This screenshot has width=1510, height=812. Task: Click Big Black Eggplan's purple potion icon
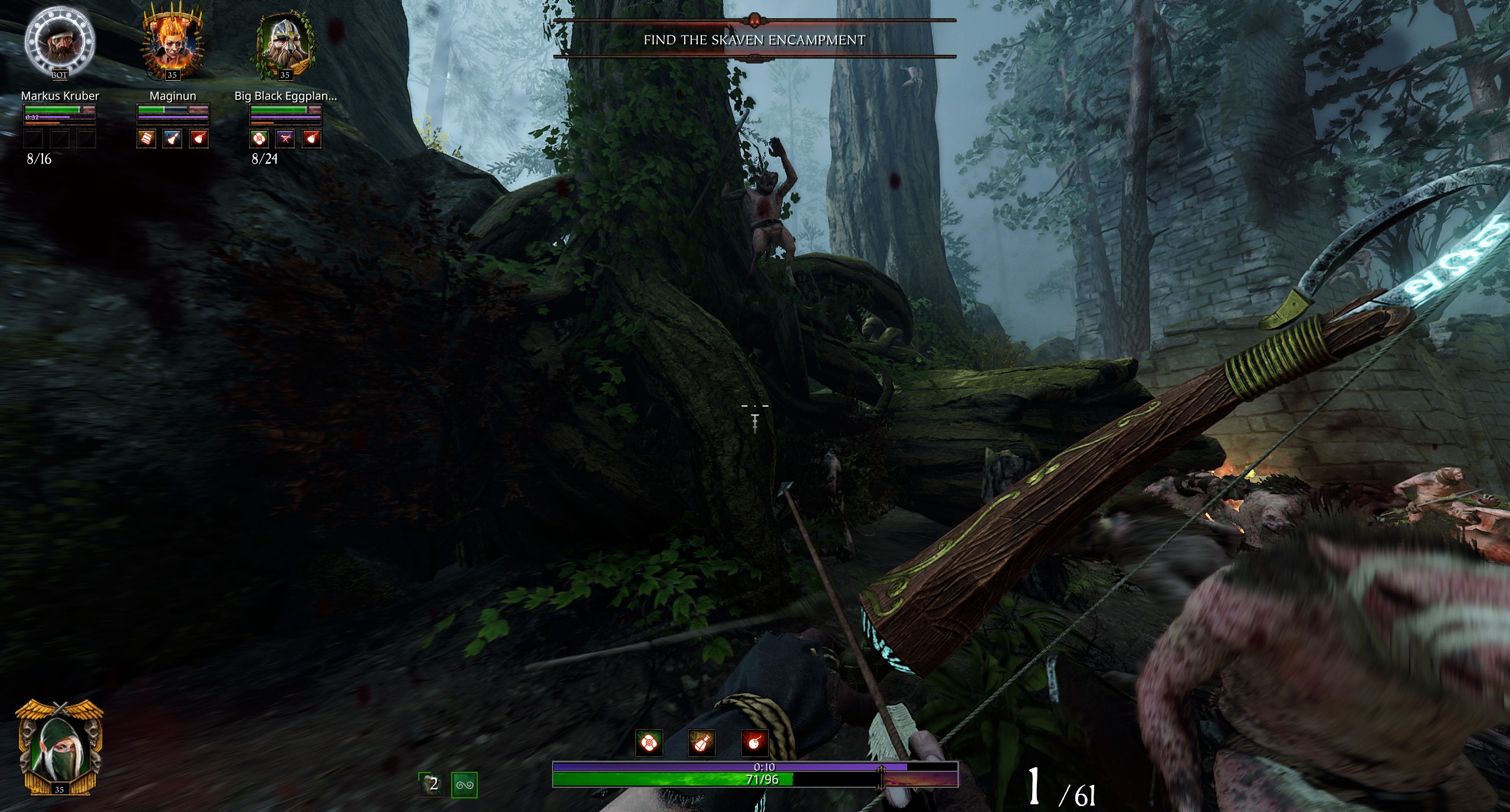pyautogui.click(x=285, y=139)
